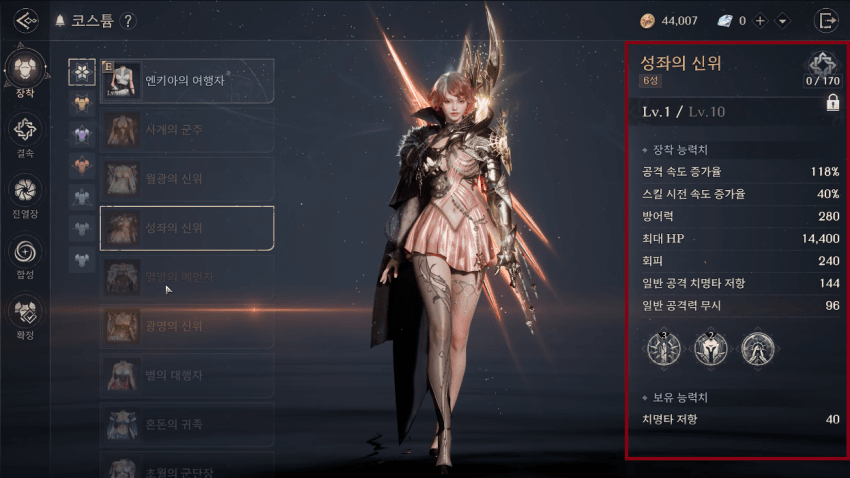850x478 pixels.
Task: Select the 성좌의 신위 costume row
Action: tap(187, 227)
